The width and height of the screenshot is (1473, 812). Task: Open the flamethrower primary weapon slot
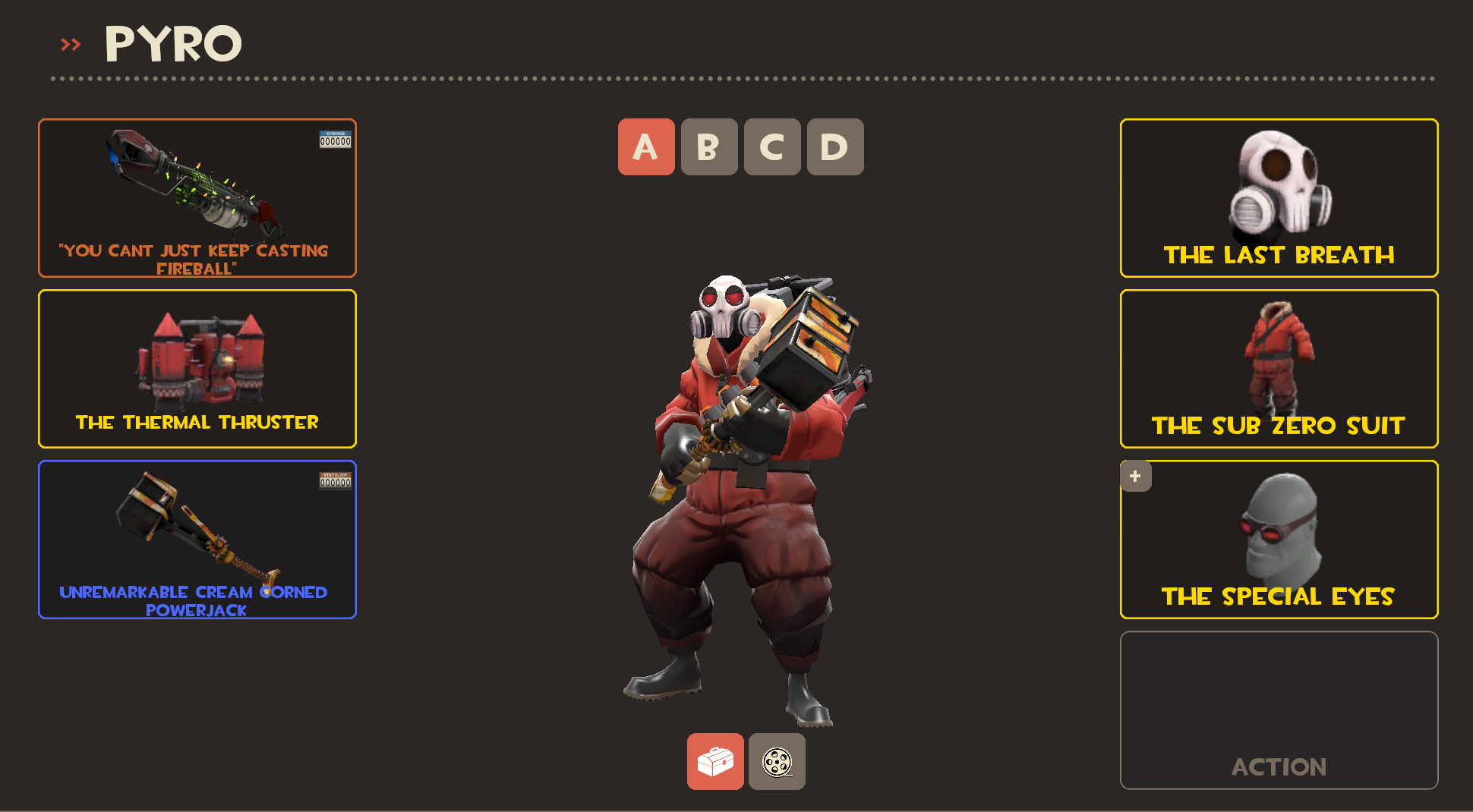(x=197, y=198)
